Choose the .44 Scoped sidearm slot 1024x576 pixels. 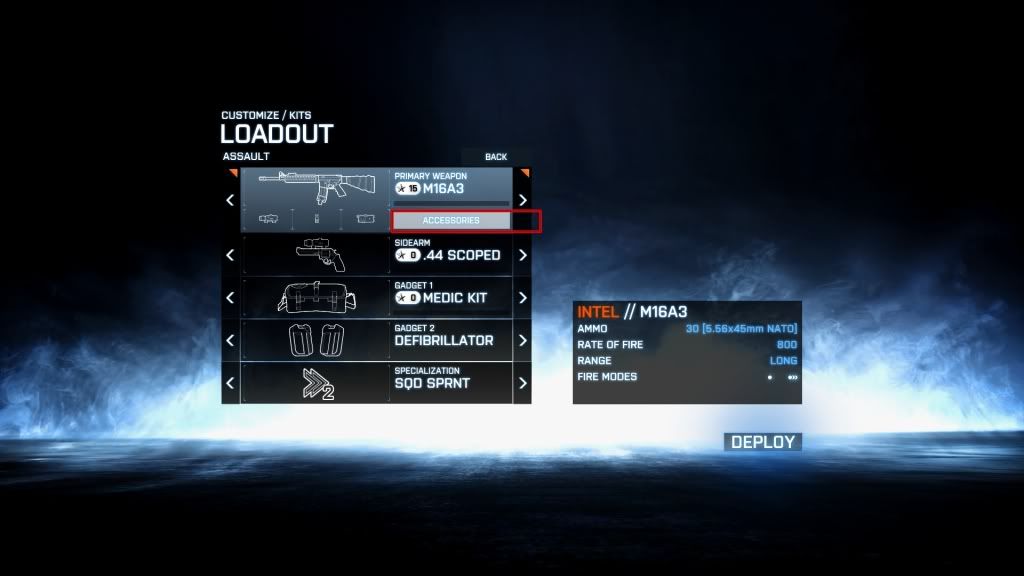(376, 255)
